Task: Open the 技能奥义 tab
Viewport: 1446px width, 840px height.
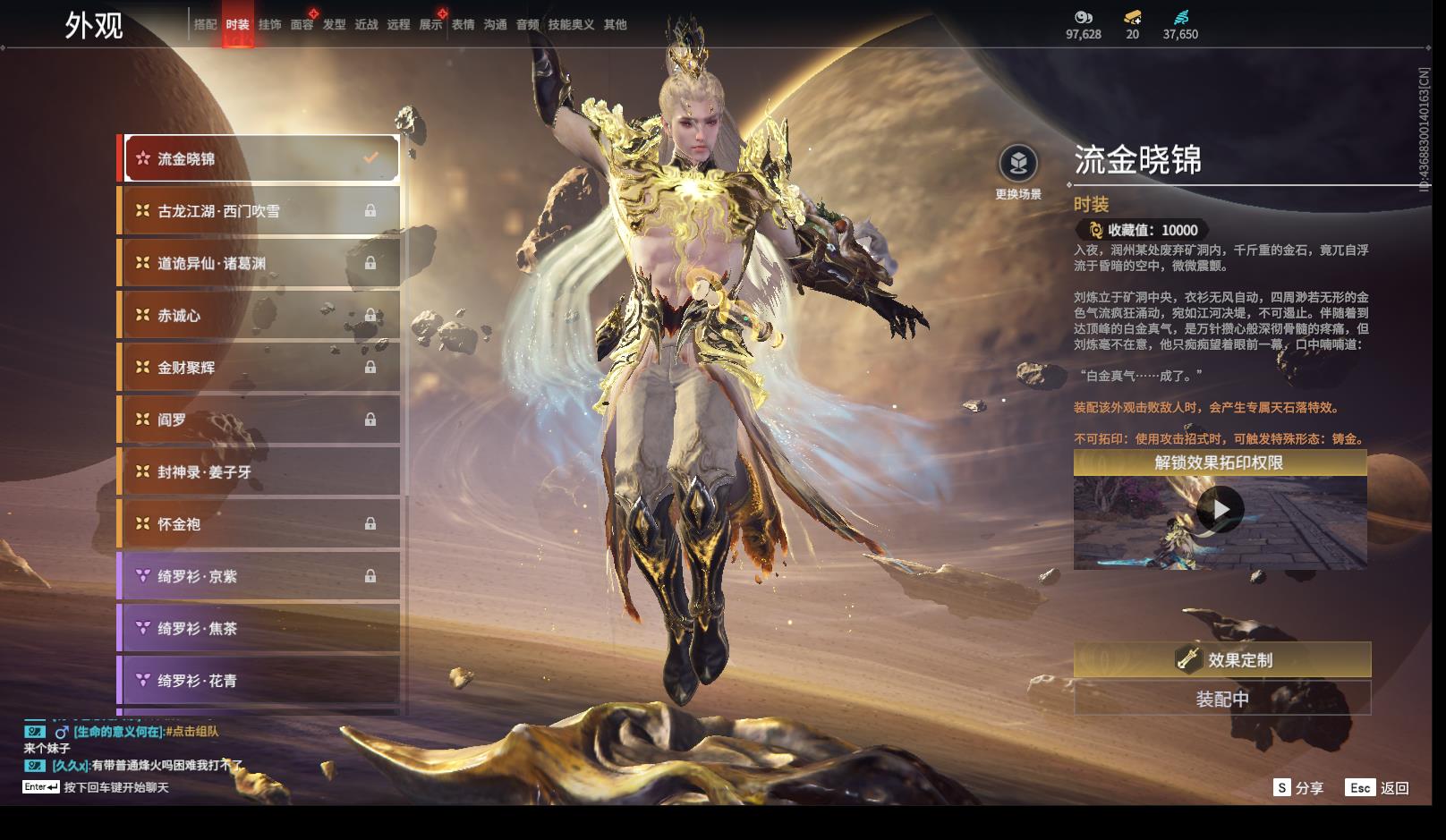Action: (x=571, y=25)
